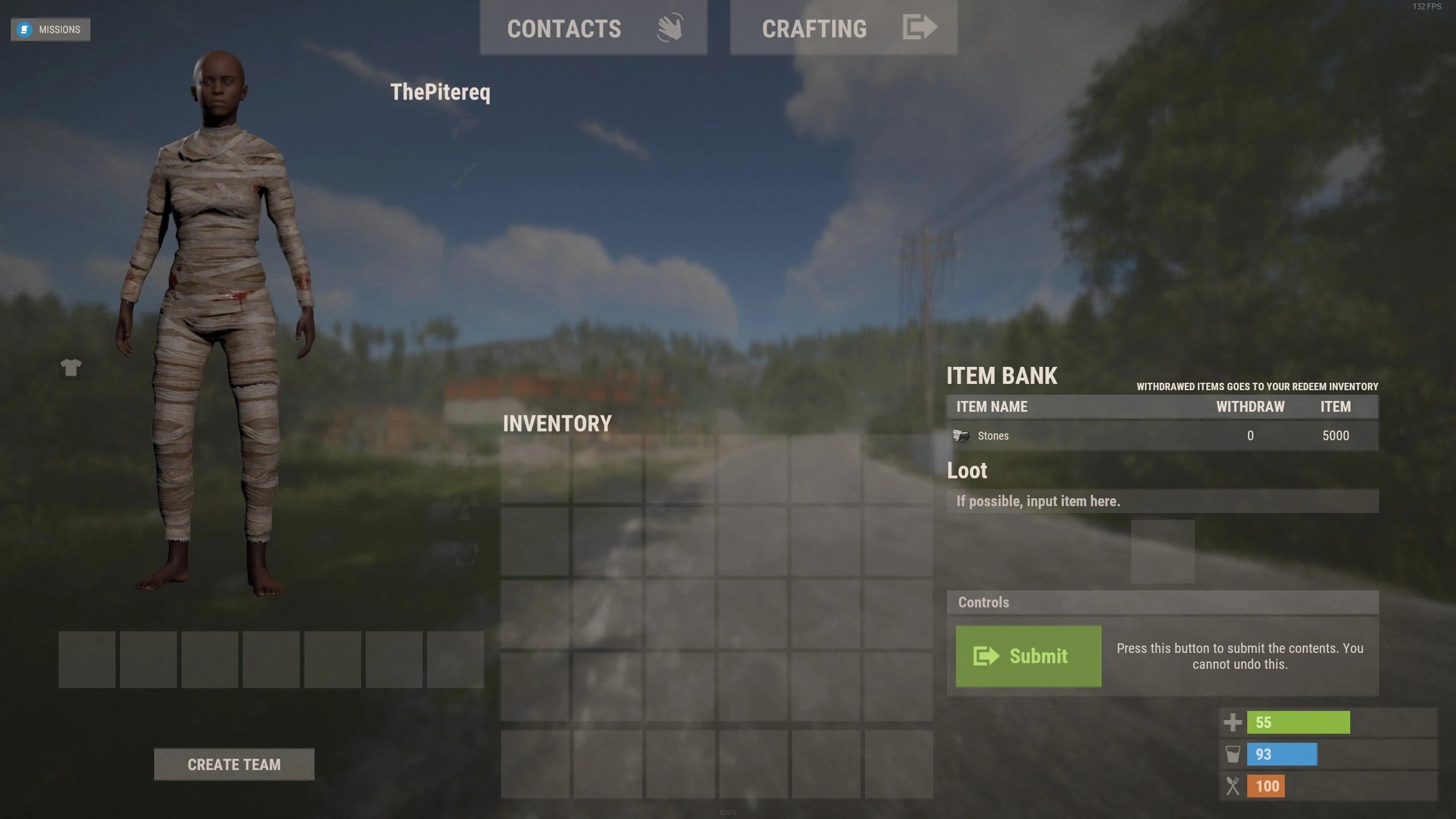Click the Loot input item slot
The image size is (1456, 819).
tap(1163, 551)
